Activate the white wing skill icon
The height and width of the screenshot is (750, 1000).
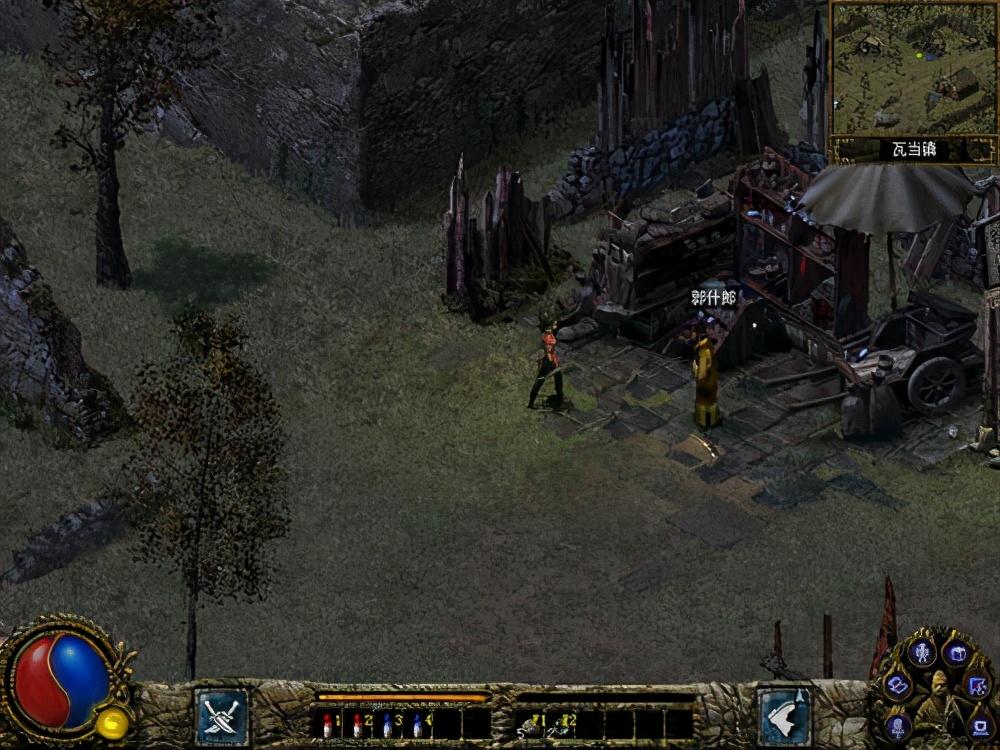coord(783,716)
